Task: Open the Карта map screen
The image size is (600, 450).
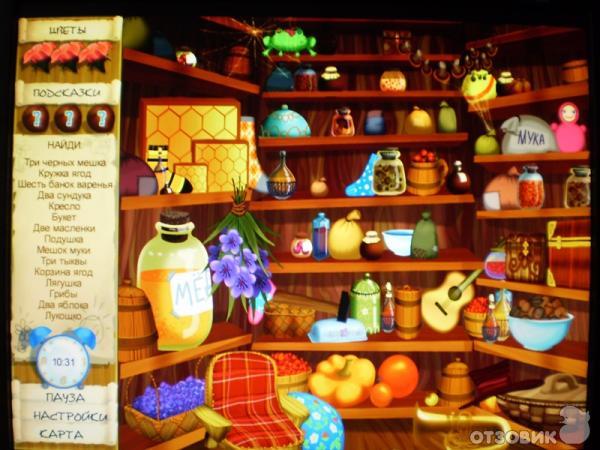Action: [x=62, y=434]
